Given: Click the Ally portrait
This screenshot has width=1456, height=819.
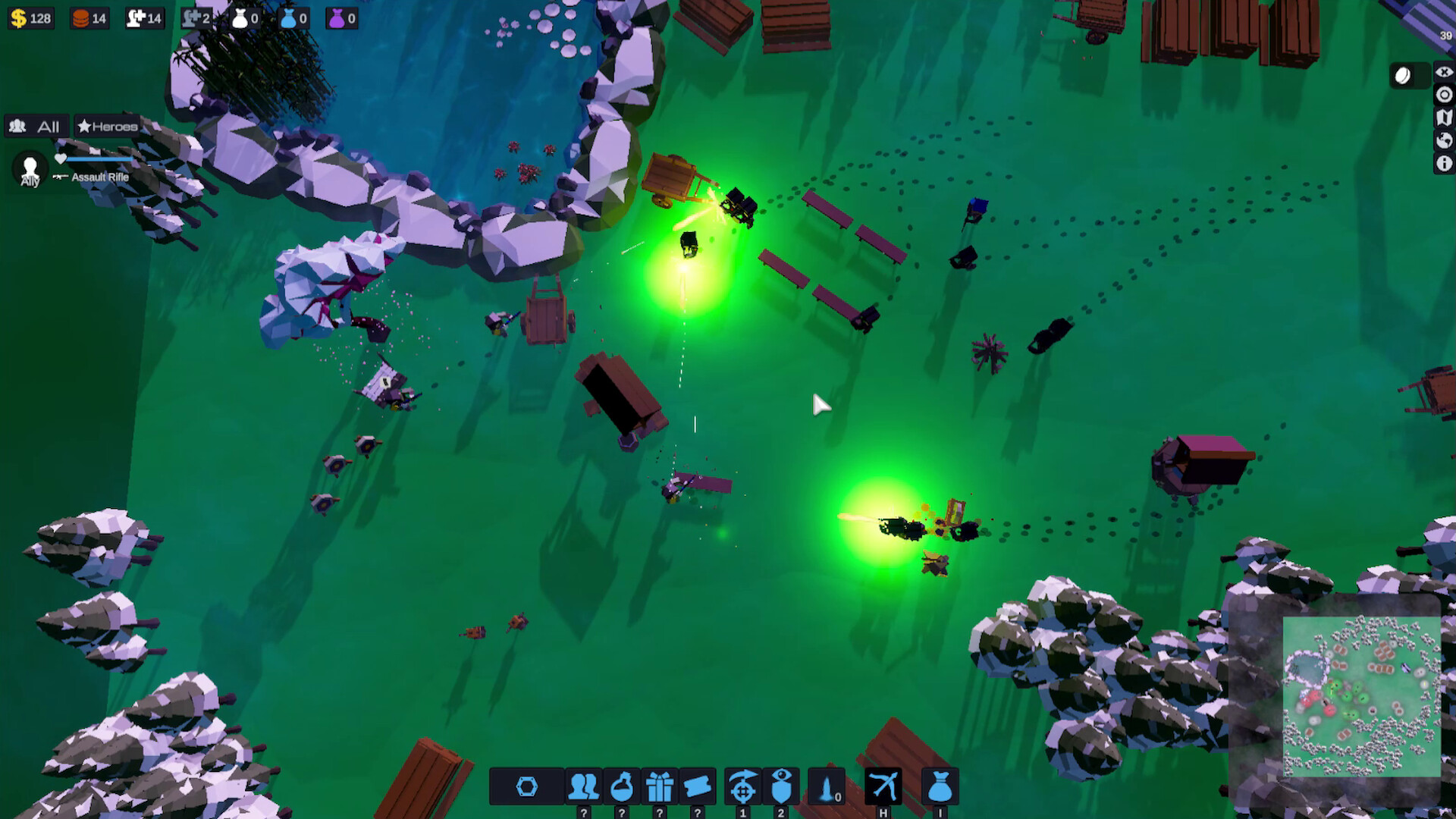Looking at the screenshot, I should [29, 165].
